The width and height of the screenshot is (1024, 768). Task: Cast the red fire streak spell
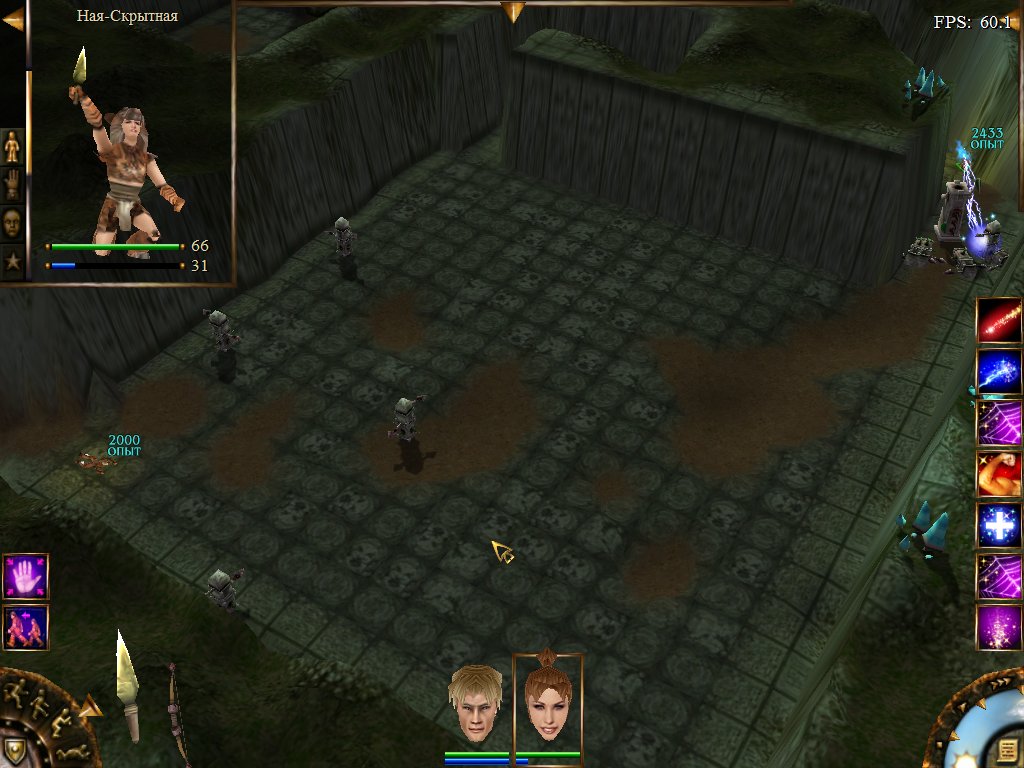(x=999, y=321)
